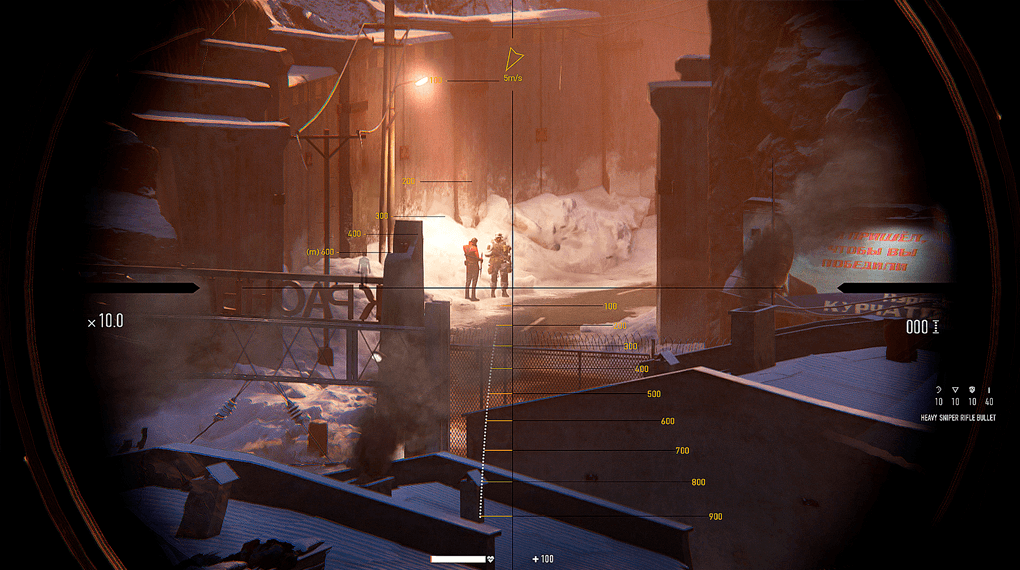
Task: Select the standard bullet ammo icon
Action: (989, 389)
